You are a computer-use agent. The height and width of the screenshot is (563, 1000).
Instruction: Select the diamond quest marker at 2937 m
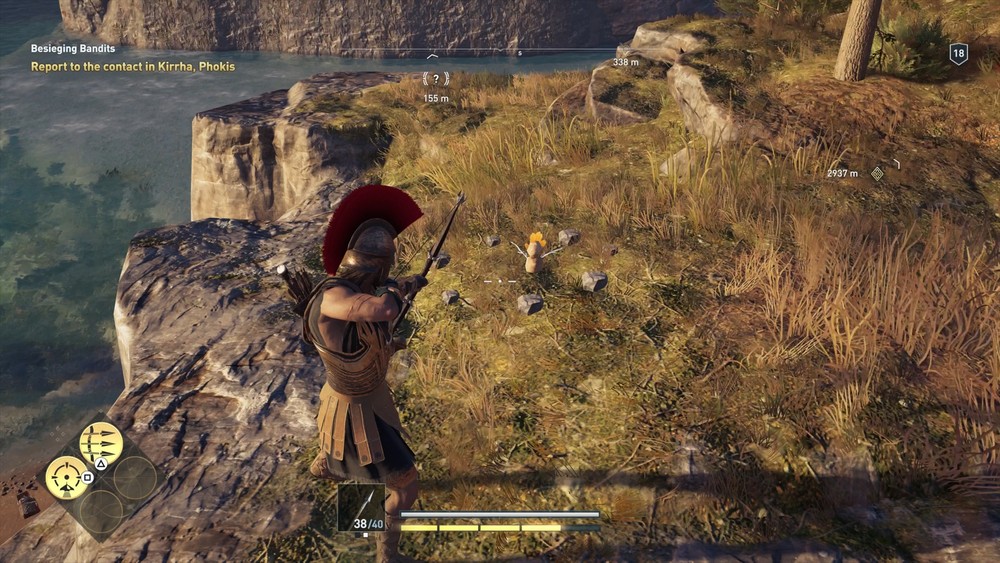877,173
